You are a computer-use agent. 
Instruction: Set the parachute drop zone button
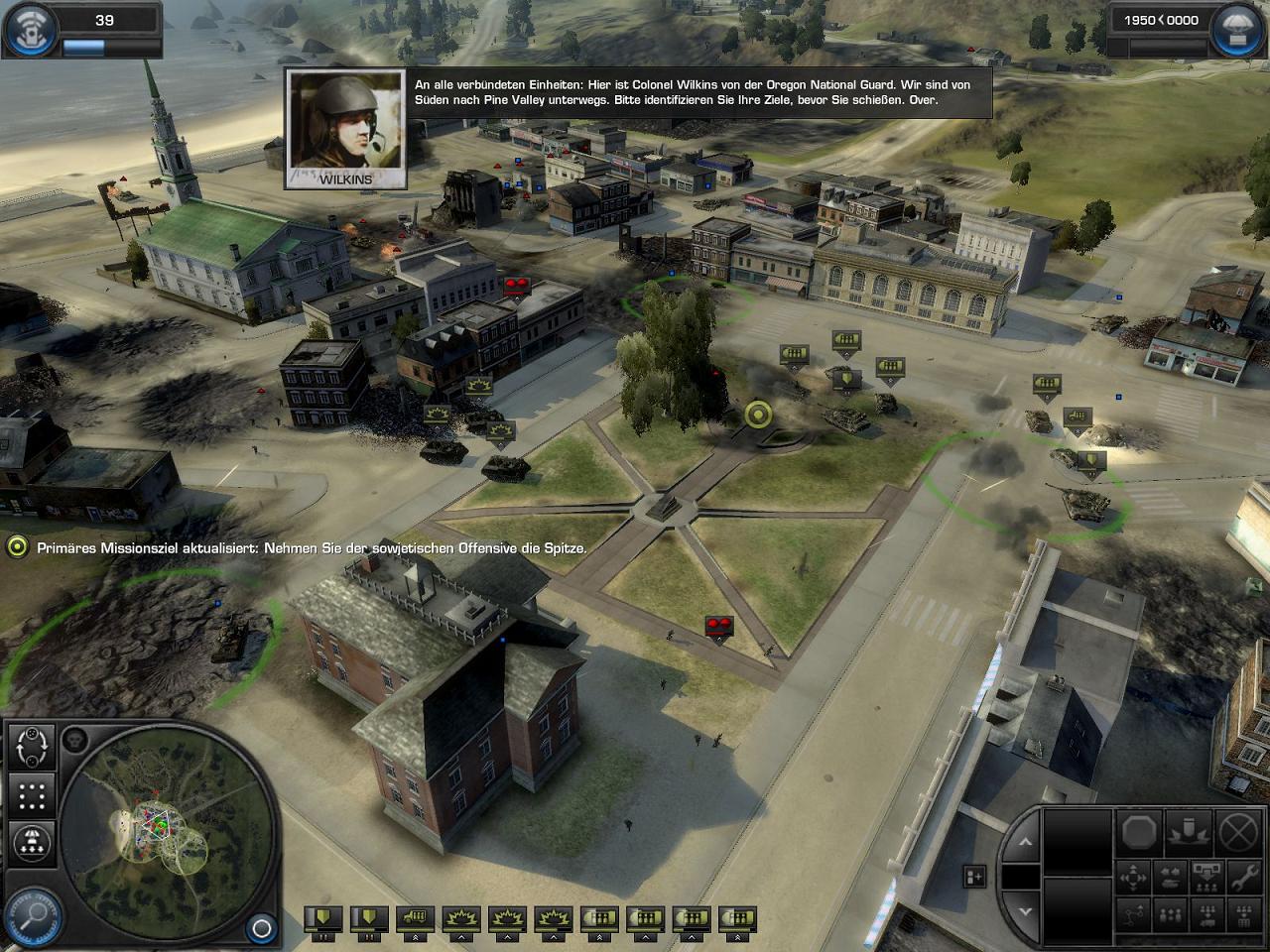point(32,843)
